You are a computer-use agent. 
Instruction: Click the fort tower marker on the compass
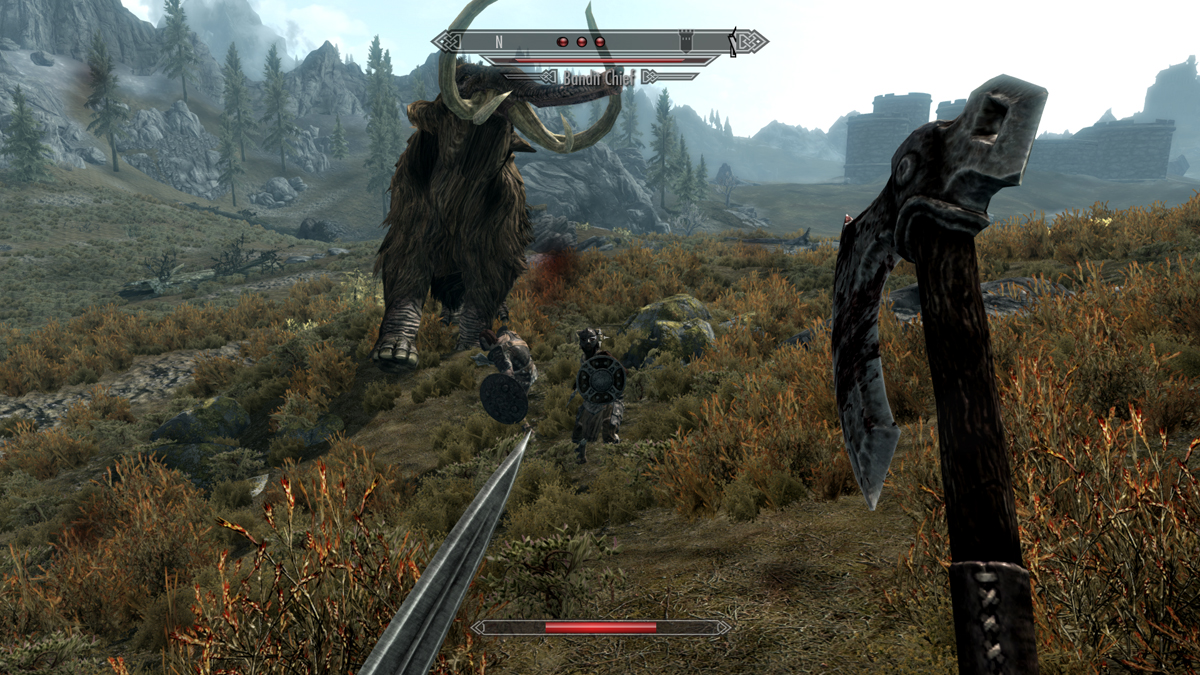[687, 42]
